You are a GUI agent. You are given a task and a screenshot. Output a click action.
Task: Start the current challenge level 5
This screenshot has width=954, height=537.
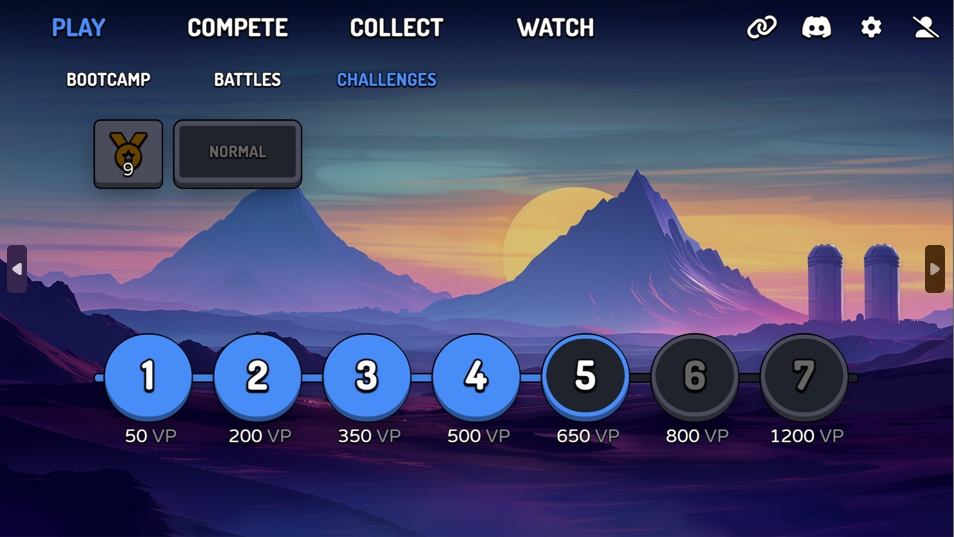tap(585, 376)
